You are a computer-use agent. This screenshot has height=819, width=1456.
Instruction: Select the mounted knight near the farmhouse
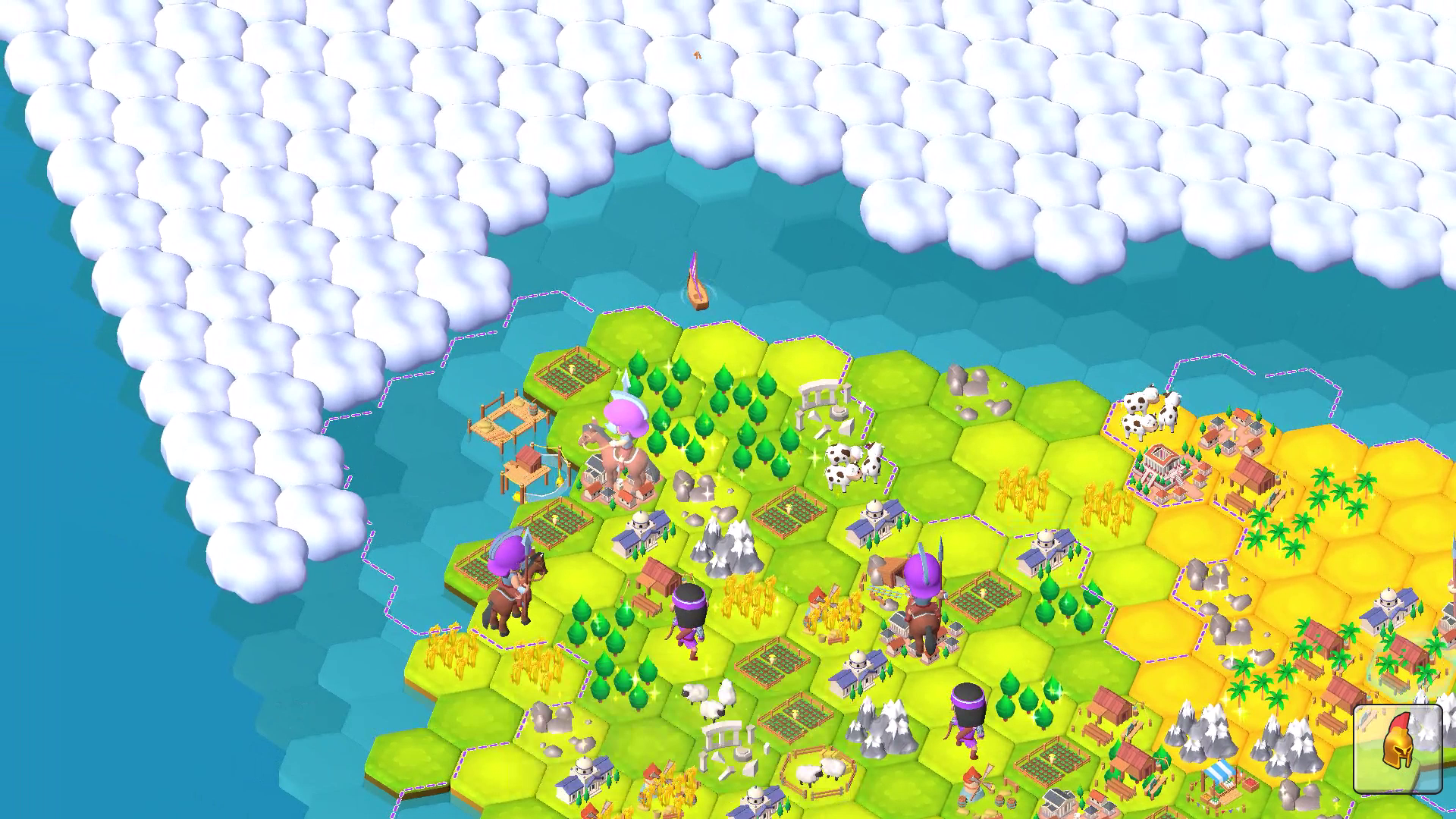921,599
